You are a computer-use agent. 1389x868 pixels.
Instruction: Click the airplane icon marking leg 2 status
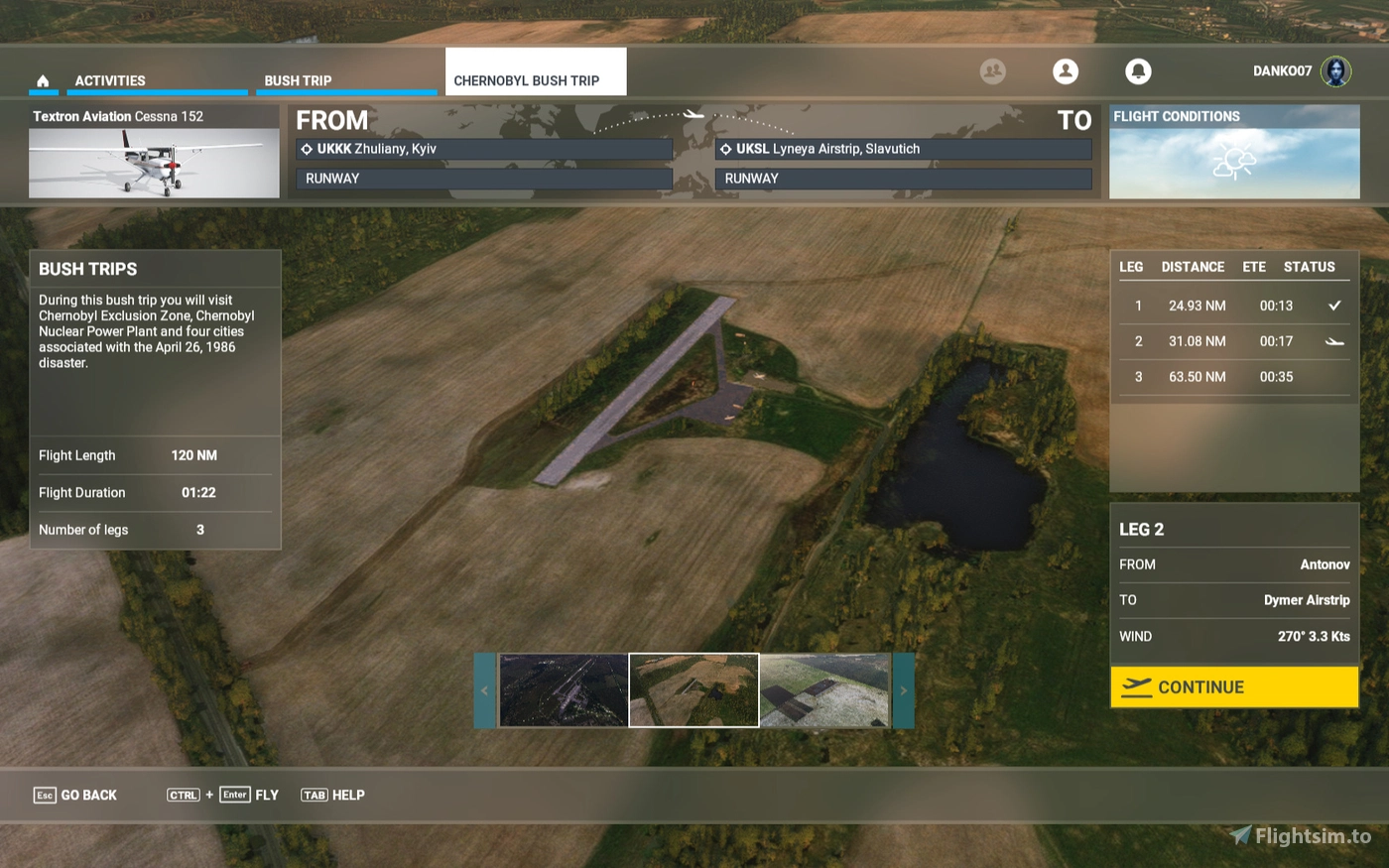pyautogui.click(x=1334, y=341)
